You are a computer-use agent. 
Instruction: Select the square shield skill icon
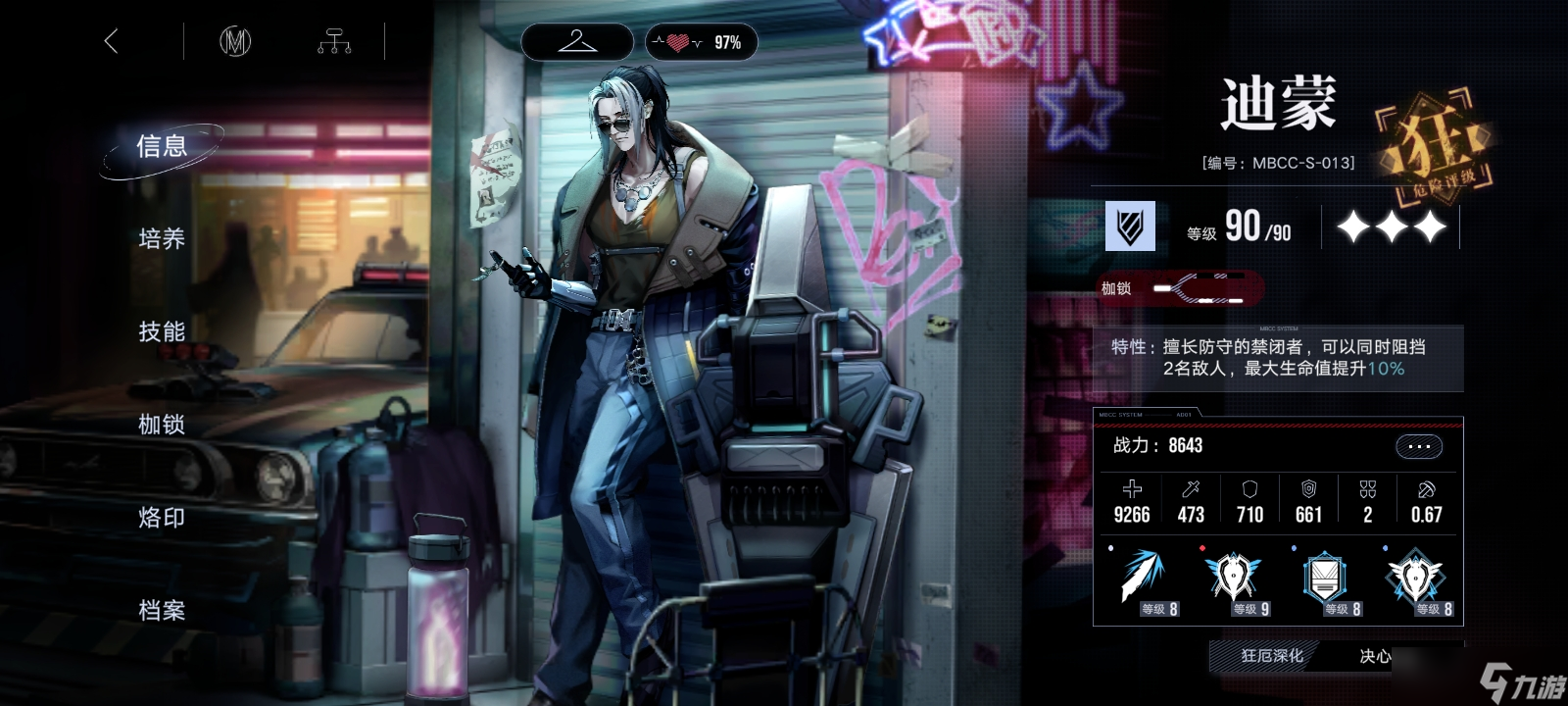click(x=1325, y=578)
